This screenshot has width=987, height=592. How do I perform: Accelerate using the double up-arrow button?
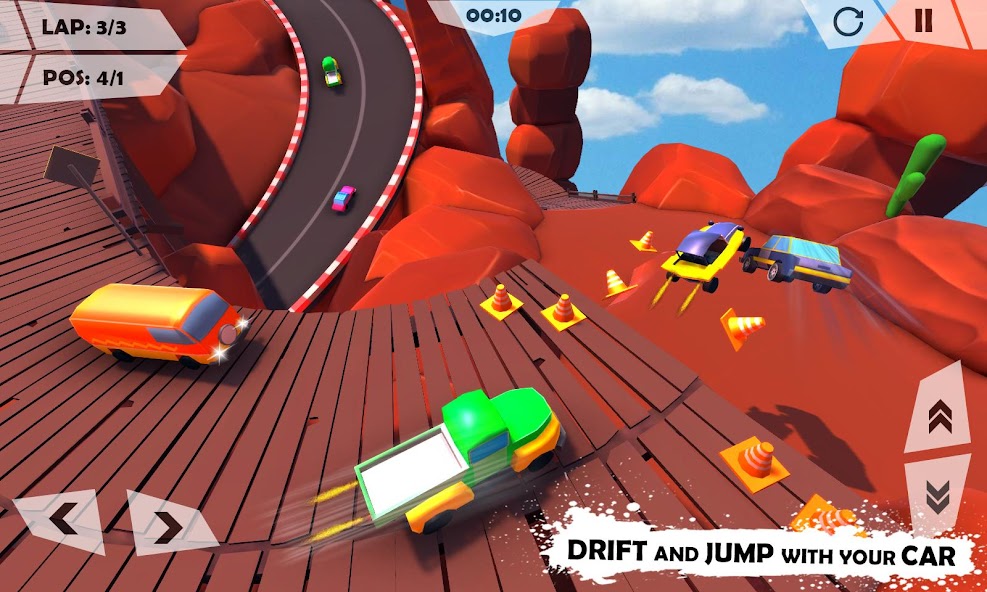[x=938, y=415]
